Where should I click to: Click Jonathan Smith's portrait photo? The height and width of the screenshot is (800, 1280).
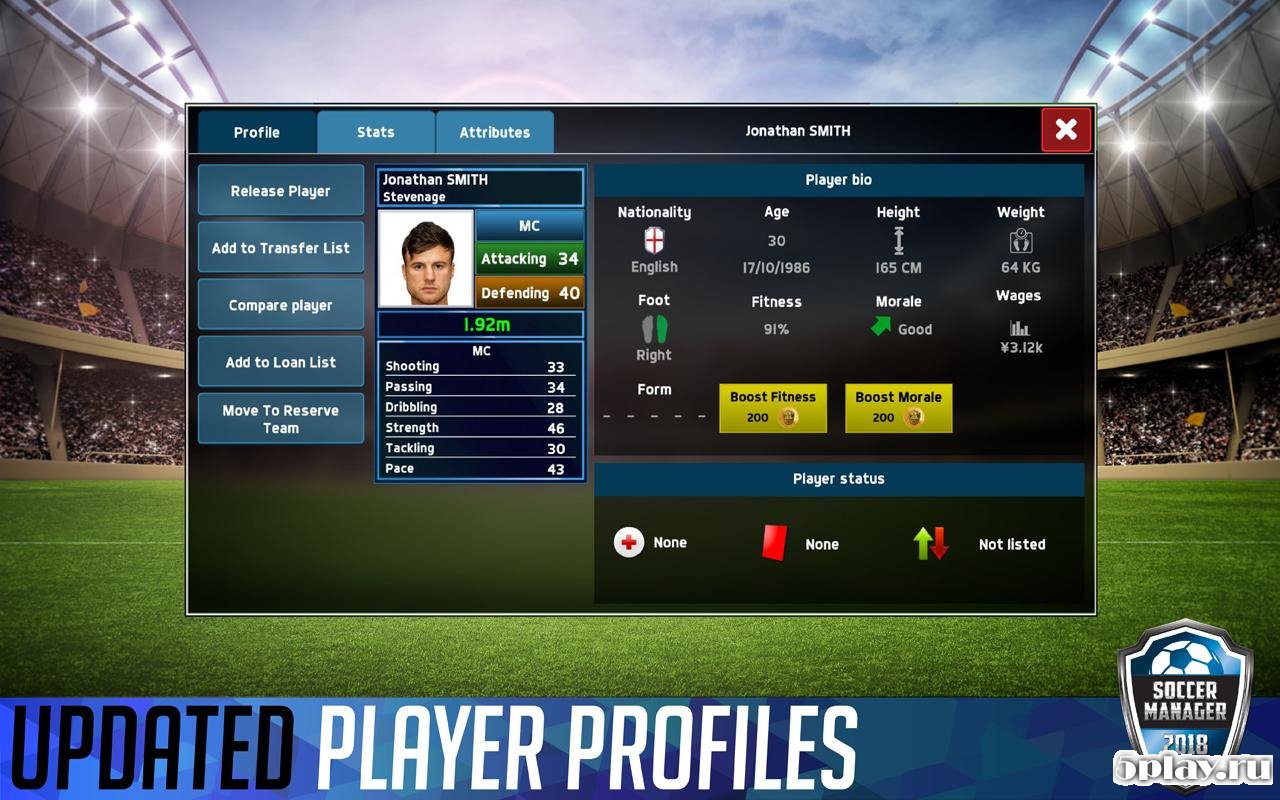tap(426, 258)
